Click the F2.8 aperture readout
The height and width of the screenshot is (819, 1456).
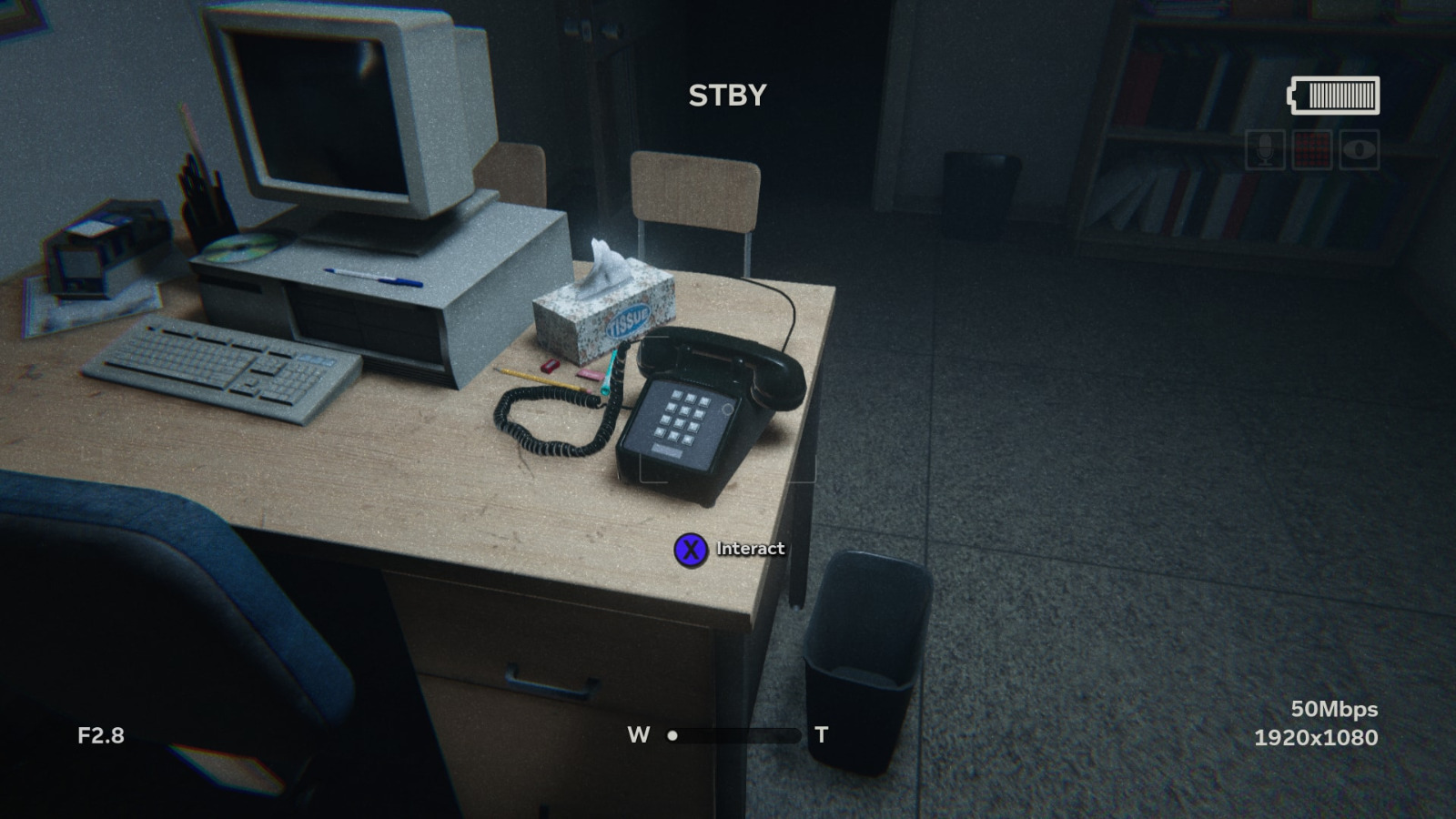tap(100, 734)
